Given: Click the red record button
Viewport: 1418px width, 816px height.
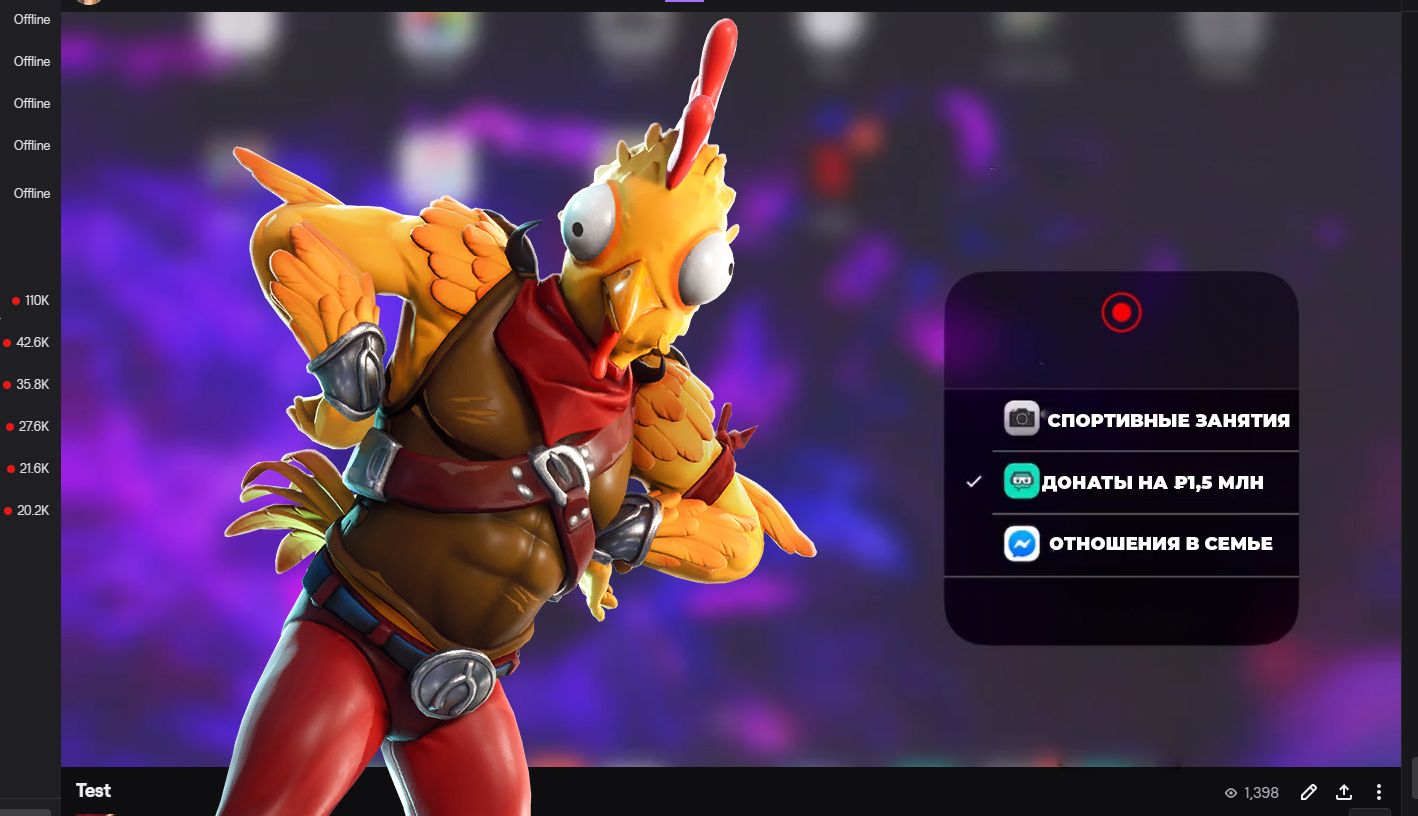Looking at the screenshot, I should point(1121,313).
